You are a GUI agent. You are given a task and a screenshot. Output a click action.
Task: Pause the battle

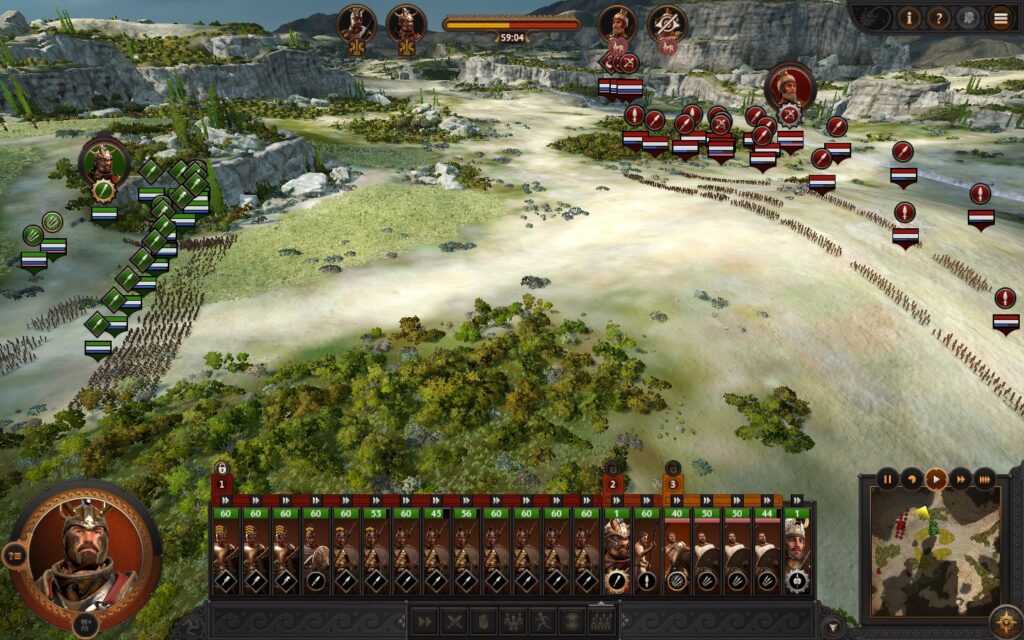[x=887, y=479]
